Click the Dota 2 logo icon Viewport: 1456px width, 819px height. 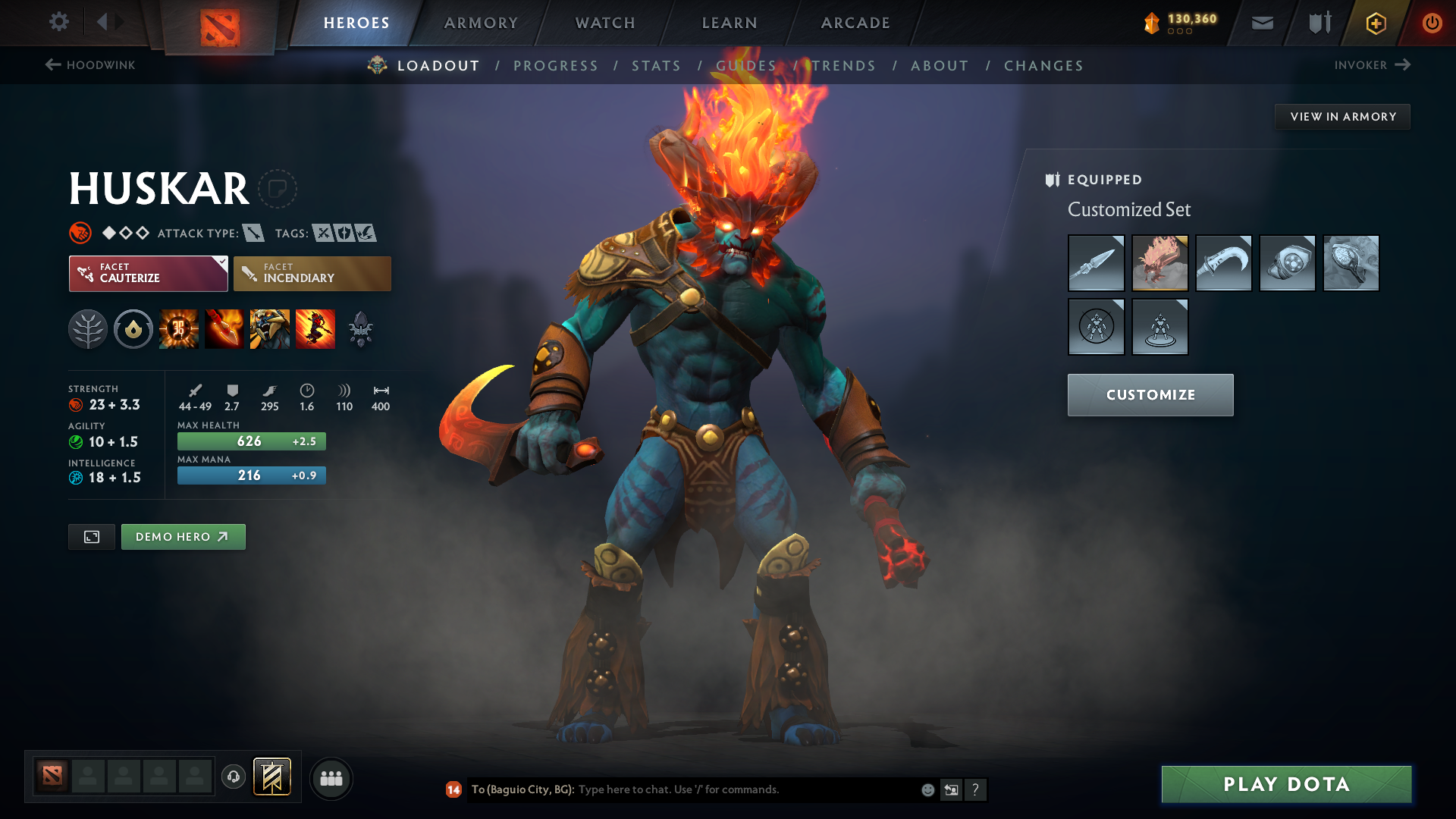tap(221, 23)
